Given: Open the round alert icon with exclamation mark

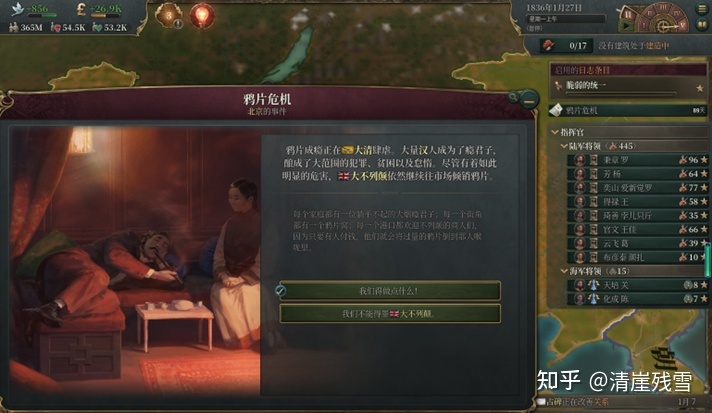Looking at the screenshot, I should (x=169, y=16).
